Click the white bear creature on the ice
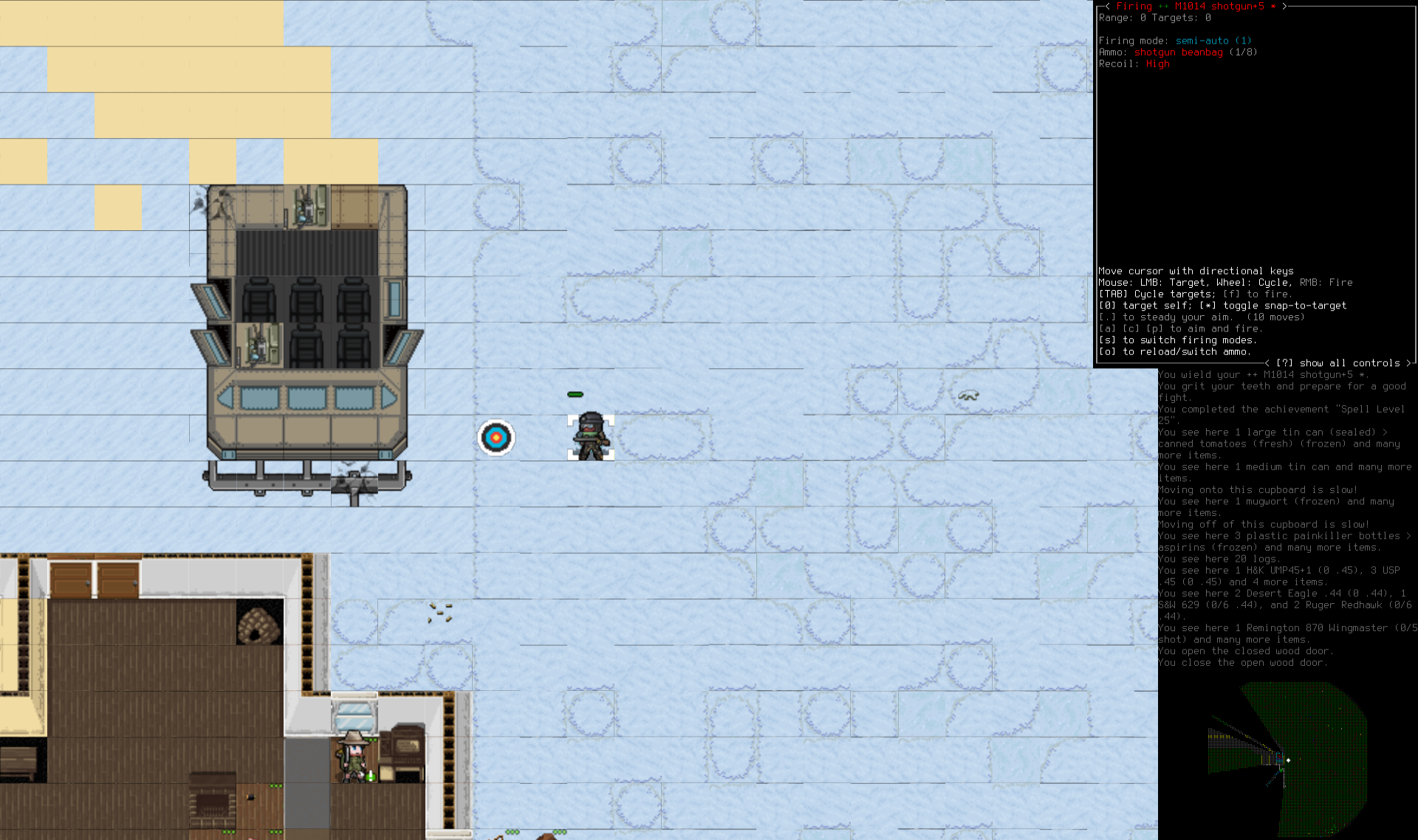Viewport: 1418px width, 840px height. pyautogui.click(x=968, y=396)
